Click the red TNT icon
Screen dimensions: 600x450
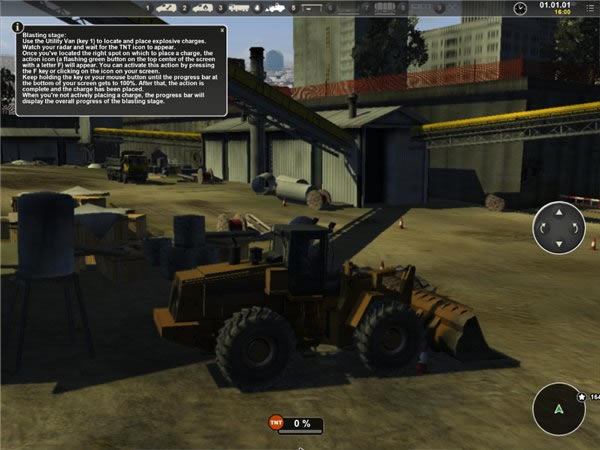coord(276,424)
